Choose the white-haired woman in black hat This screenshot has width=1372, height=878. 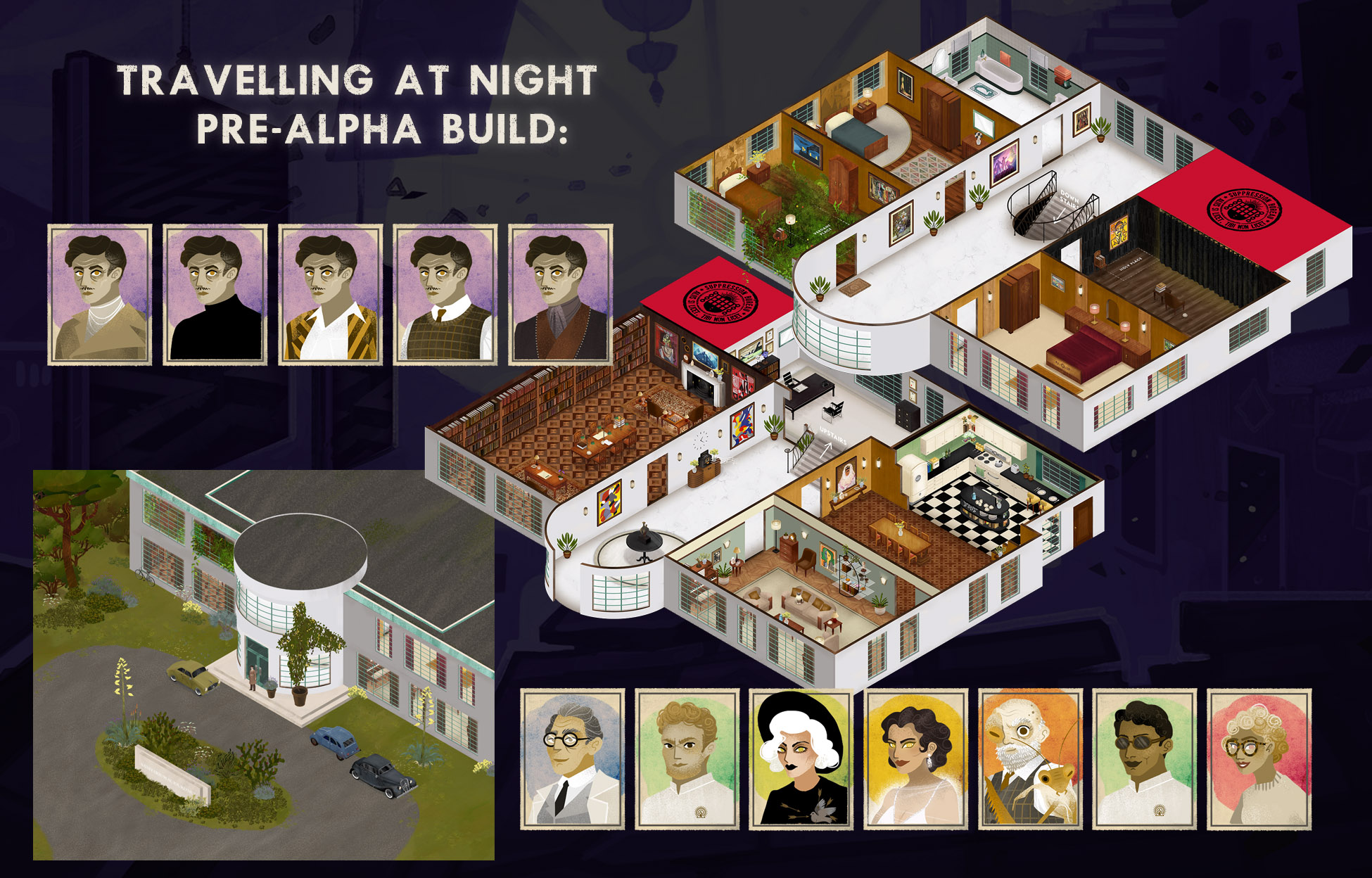pyautogui.click(x=801, y=759)
